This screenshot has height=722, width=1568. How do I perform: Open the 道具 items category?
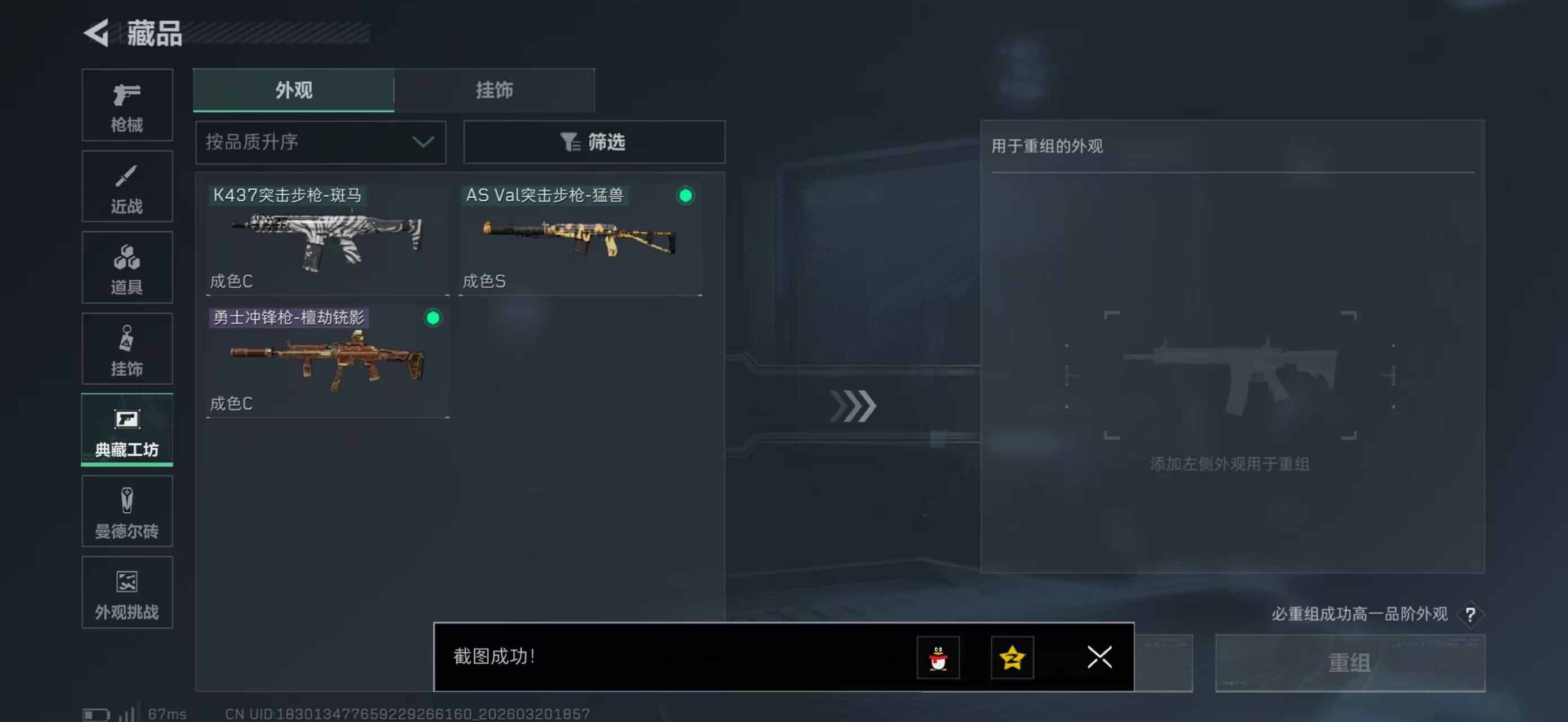click(127, 267)
